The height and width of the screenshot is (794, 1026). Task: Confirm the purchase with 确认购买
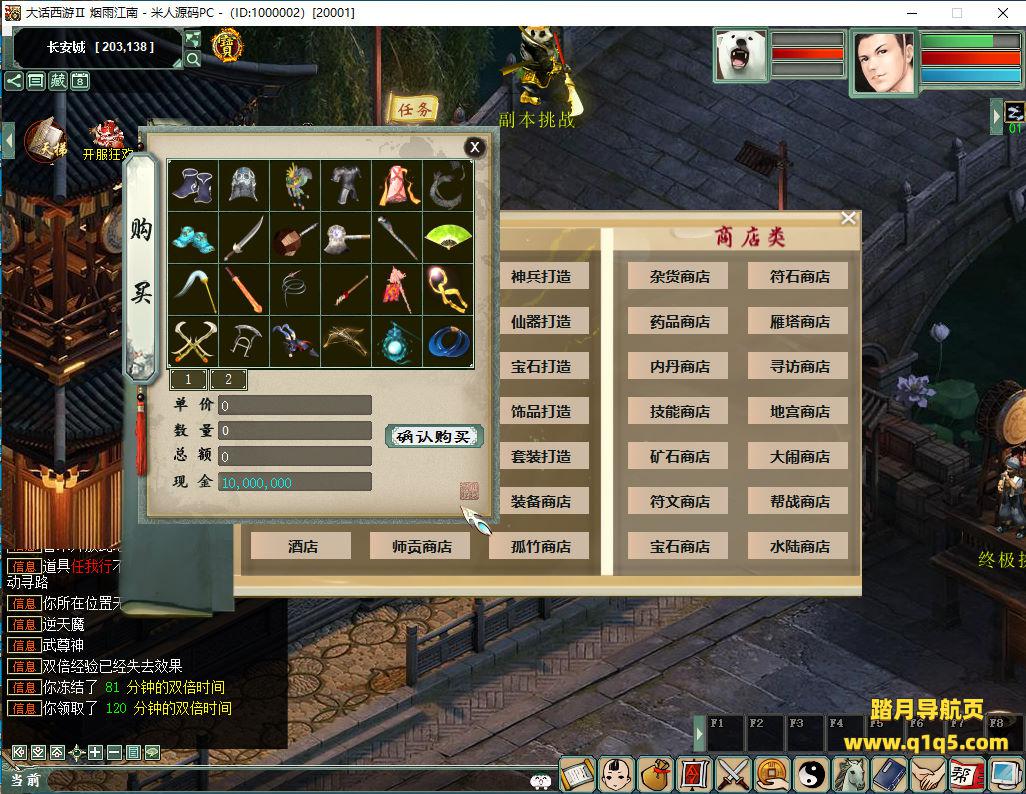pyautogui.click(x=434, y=436)
